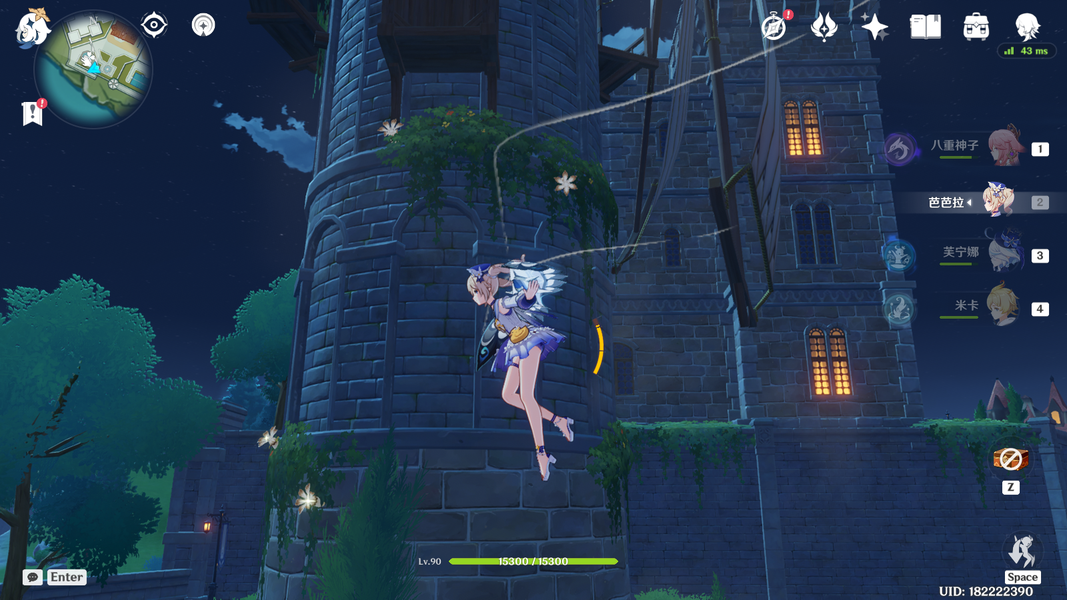Image resolution: width=1067 pixels, height=600 pixels.
Task: Open the chat box speech bubble
Action: [x=33, y=577]
